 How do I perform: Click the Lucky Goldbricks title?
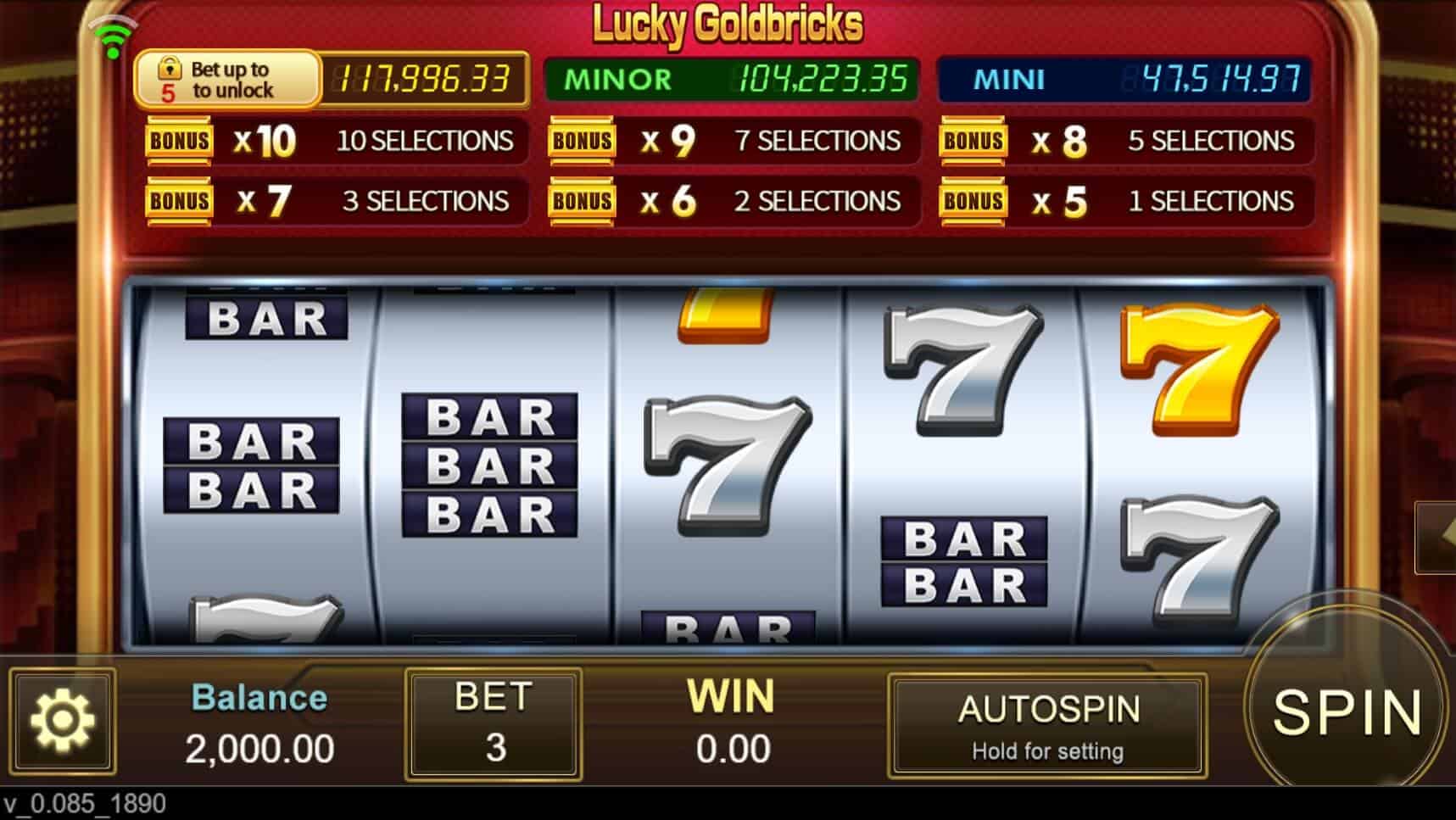coord(728,24)
